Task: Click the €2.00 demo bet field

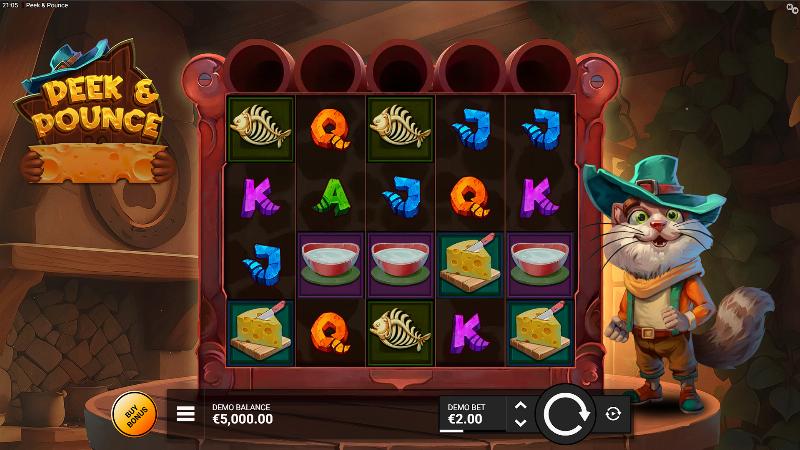Action: 471,414
